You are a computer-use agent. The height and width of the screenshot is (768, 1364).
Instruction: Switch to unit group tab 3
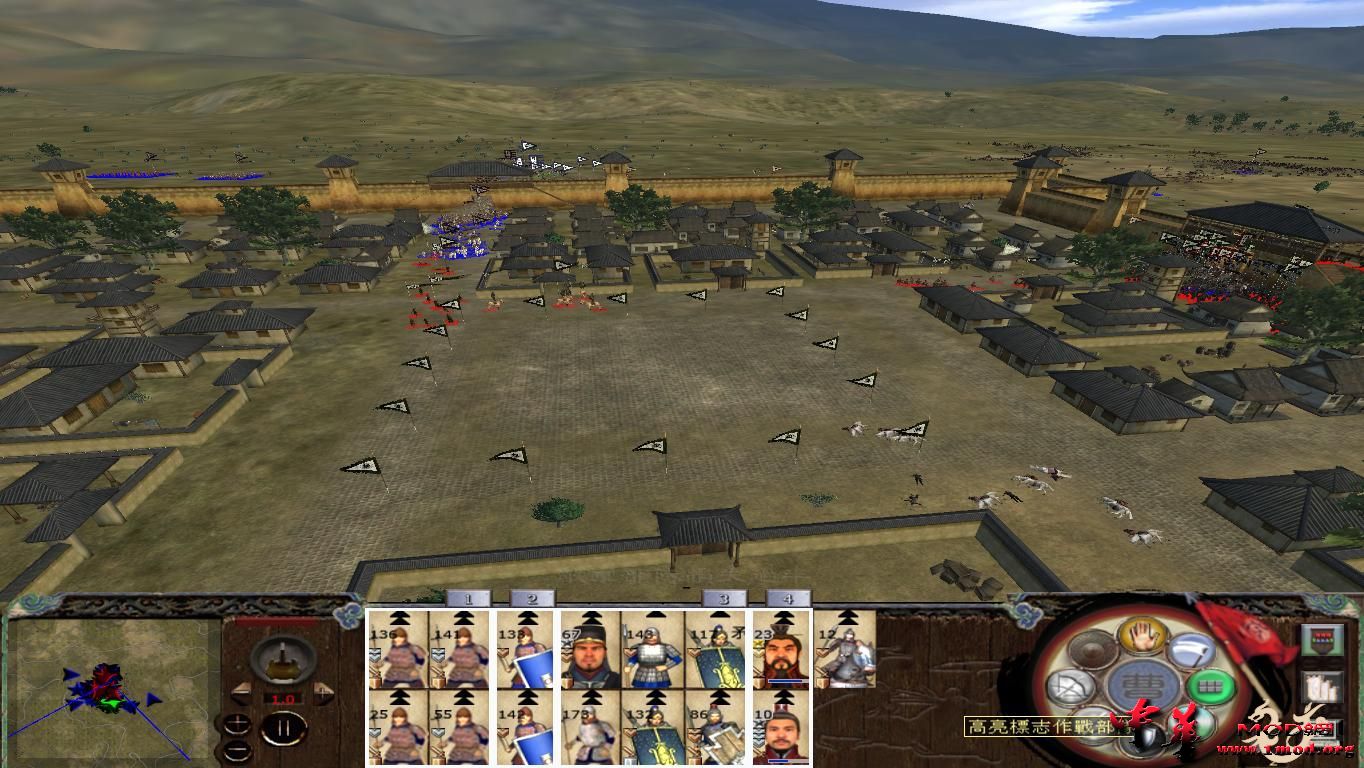pos(721,600)
